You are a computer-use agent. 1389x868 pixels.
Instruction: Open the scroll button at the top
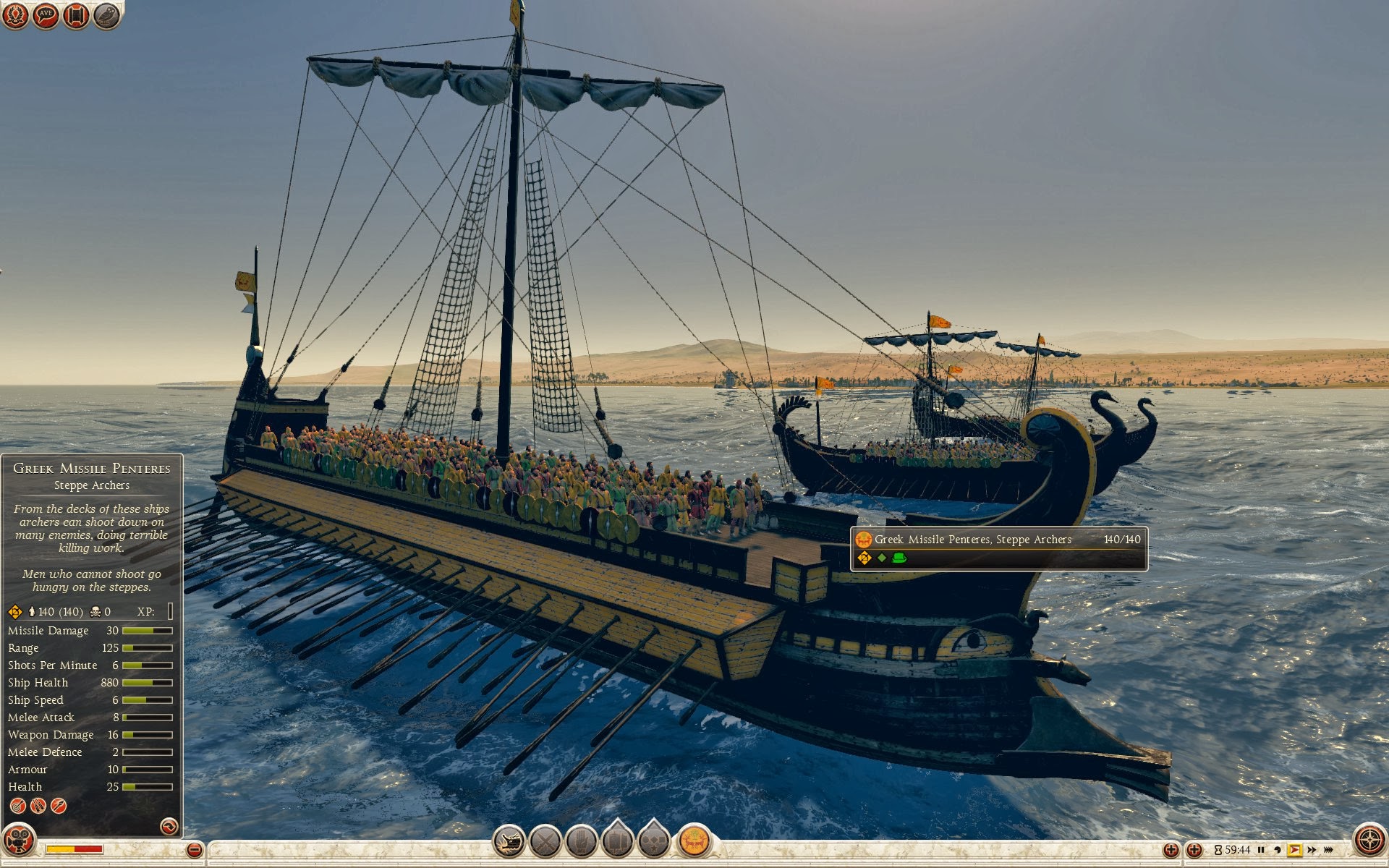click(76, 15)
